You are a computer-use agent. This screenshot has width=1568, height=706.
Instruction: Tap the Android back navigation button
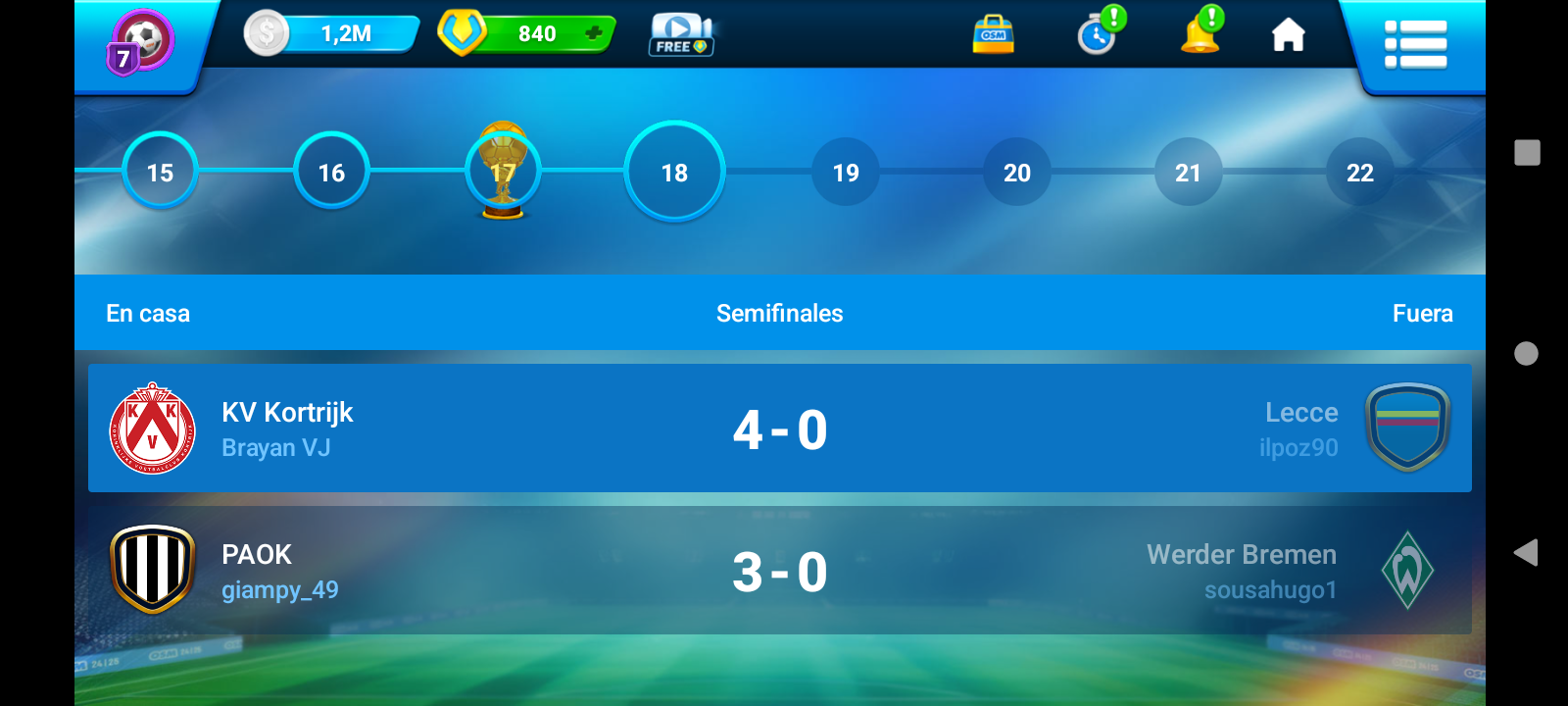[x=1526, y=553]
